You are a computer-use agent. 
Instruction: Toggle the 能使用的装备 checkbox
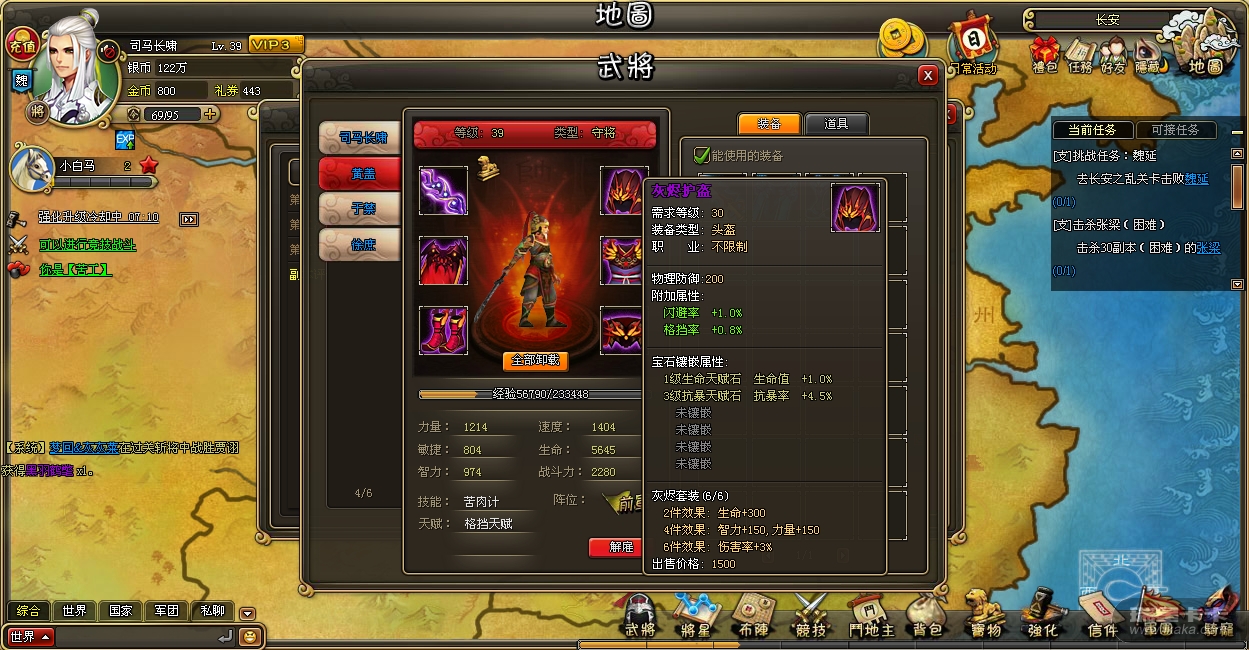pos(702,155)
